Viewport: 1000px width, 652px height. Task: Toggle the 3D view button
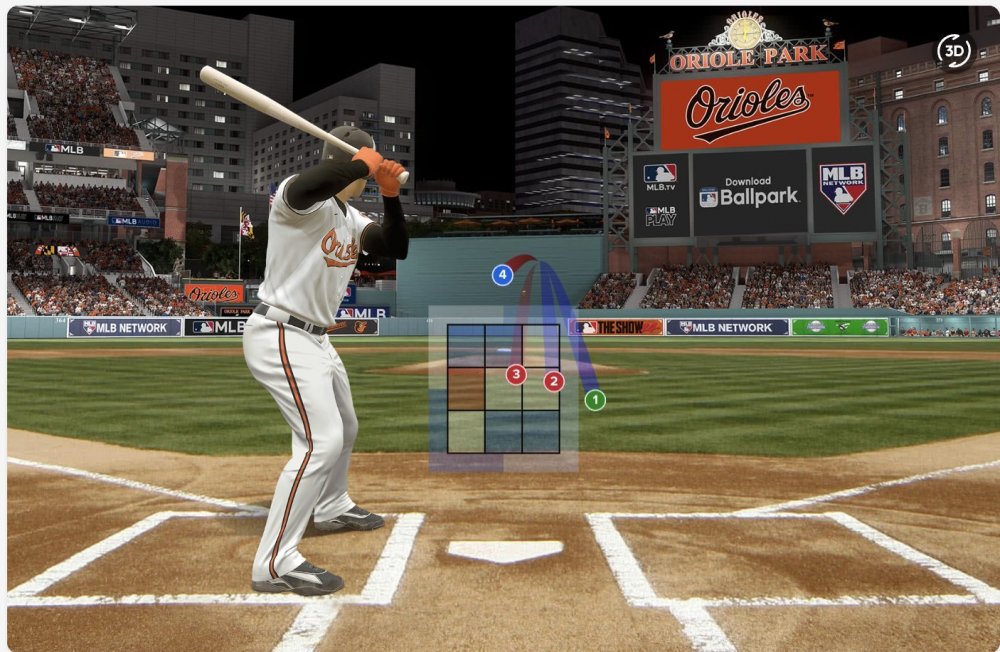tap(954, 51)
